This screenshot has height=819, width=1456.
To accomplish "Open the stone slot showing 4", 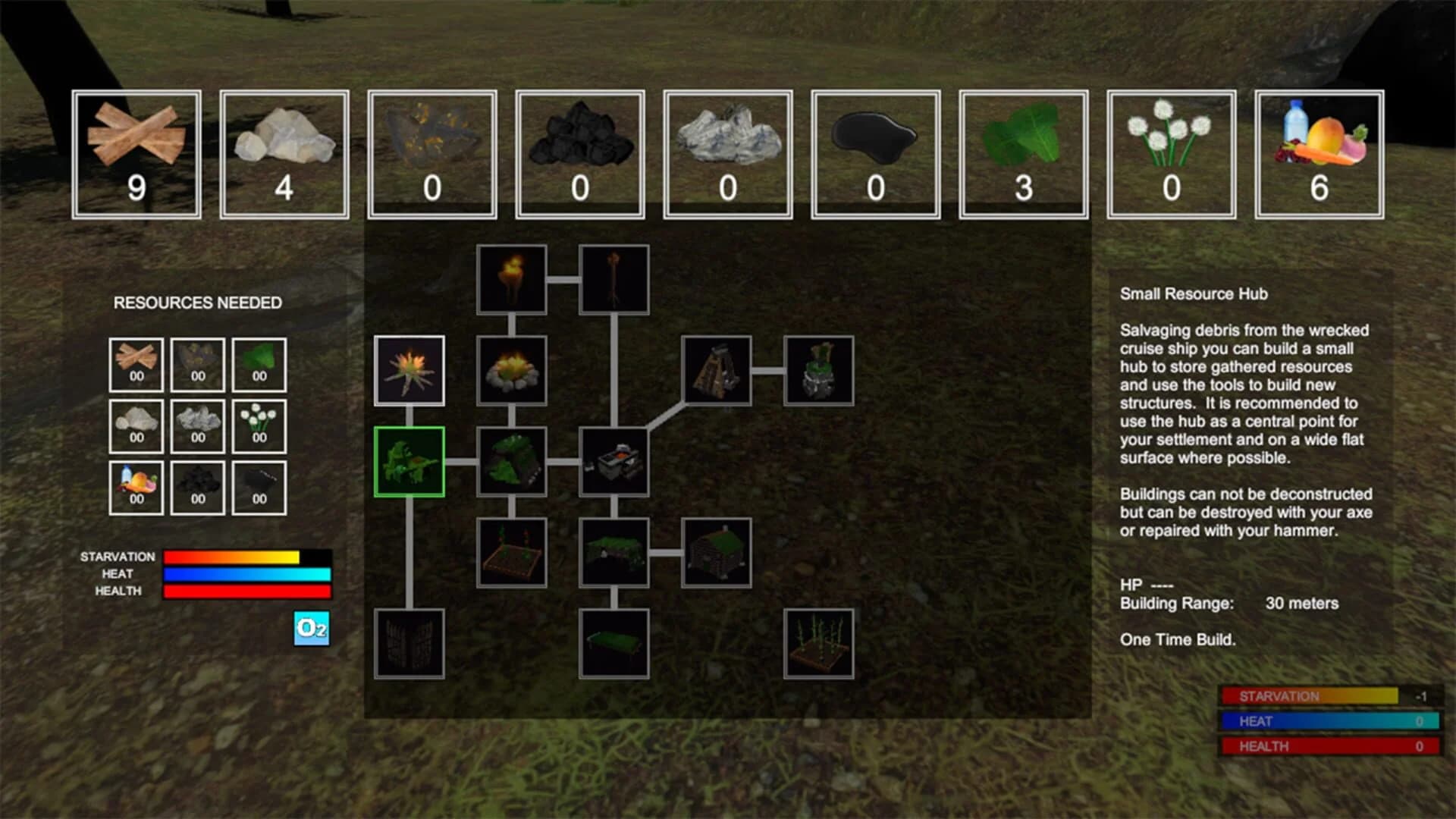I will pyautogui.click(x=286, y=152).
